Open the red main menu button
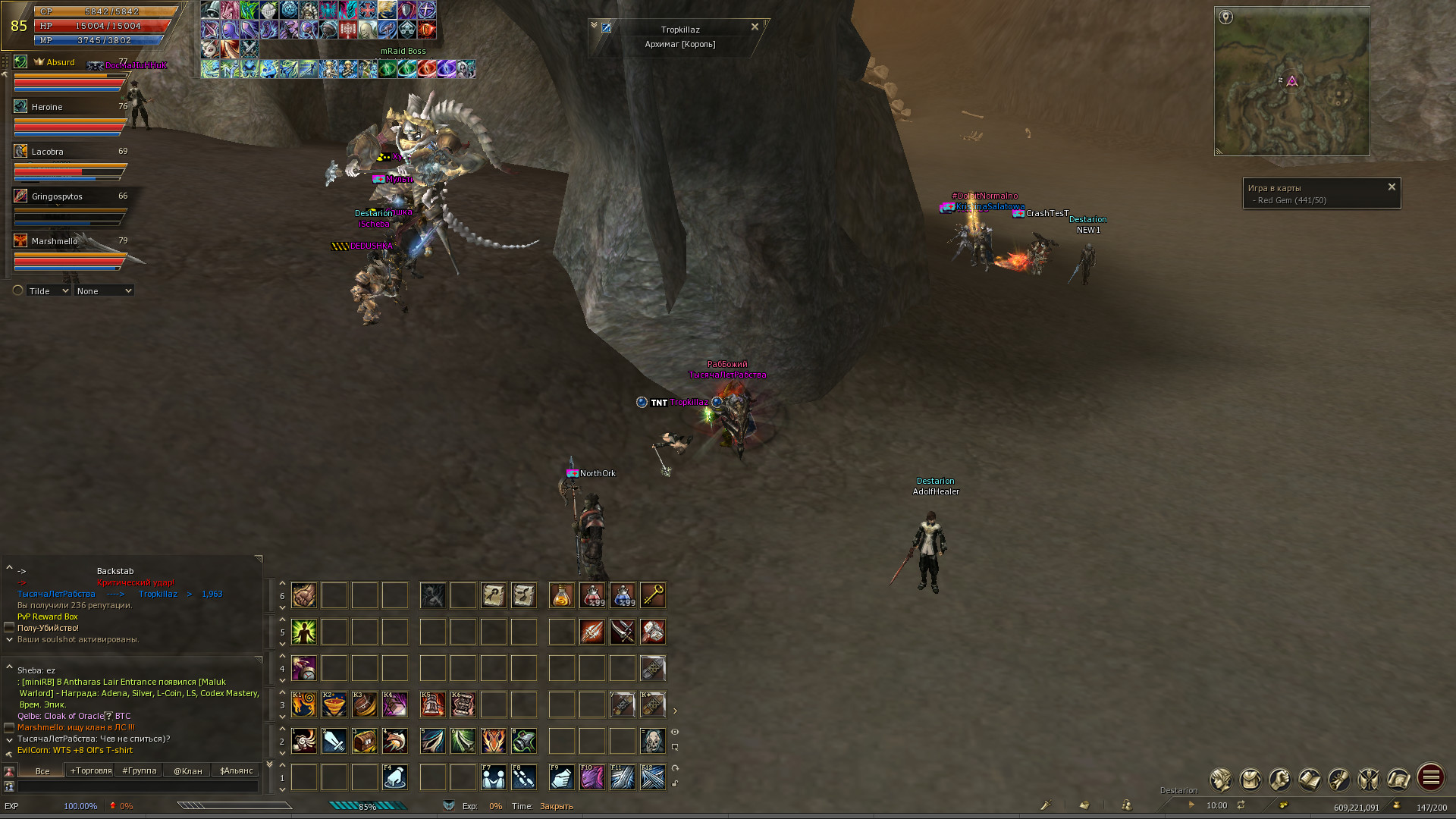1456x819 pixels. [x=1431, y=778]
